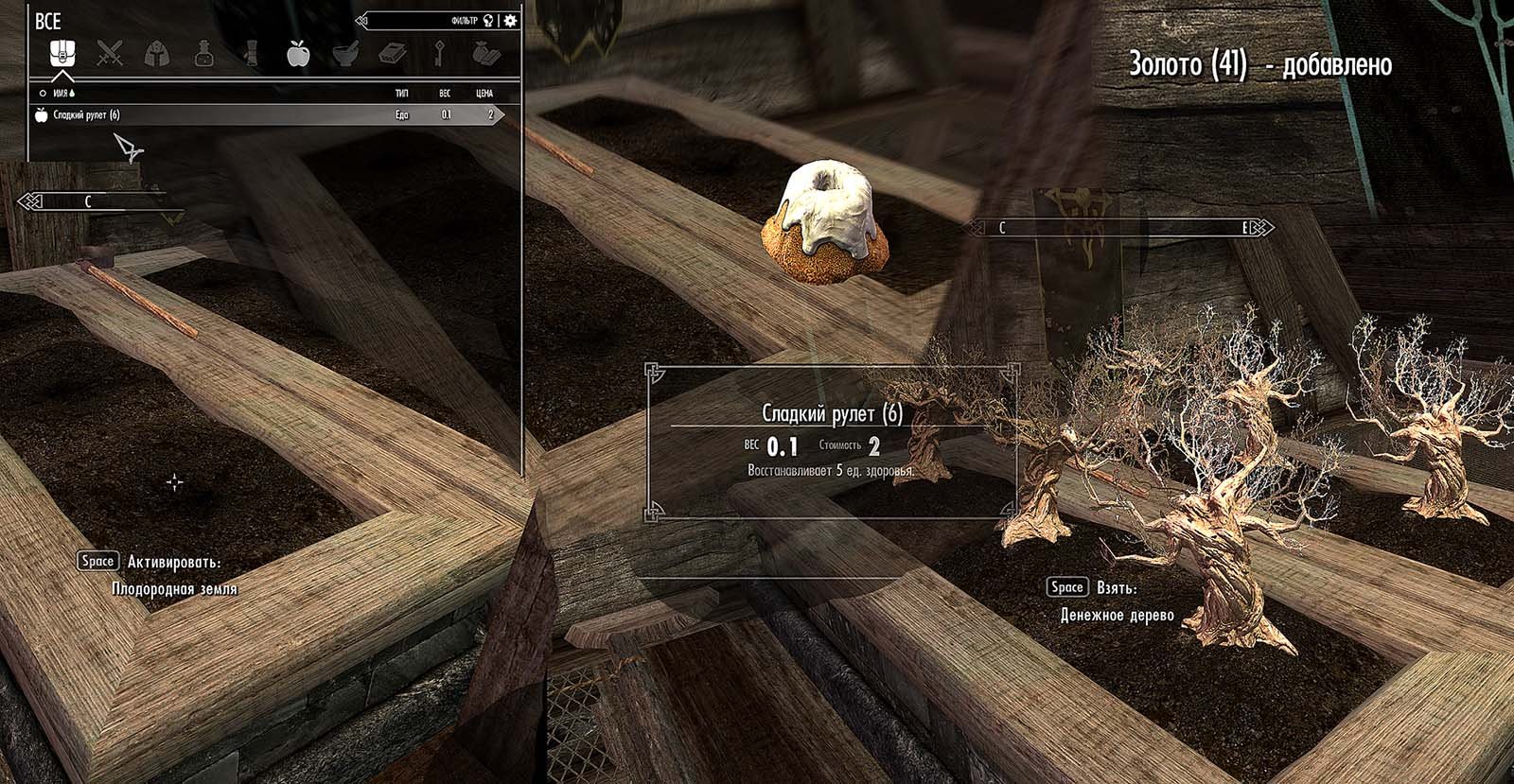Switch to the keys category
This screenshot has height=784, width=1514.
tap(439, 54)
